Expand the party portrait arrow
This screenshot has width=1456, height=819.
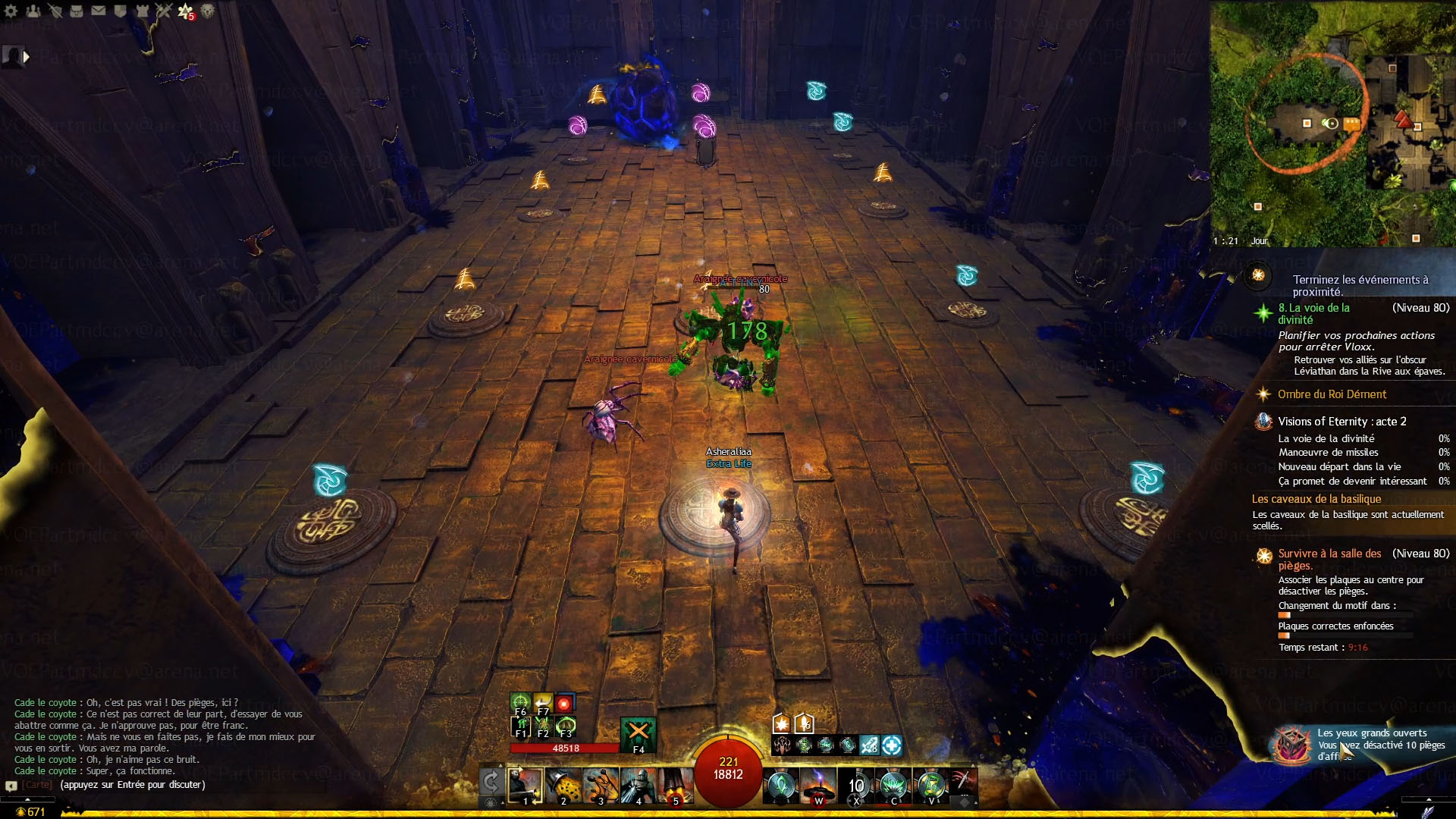27,56
